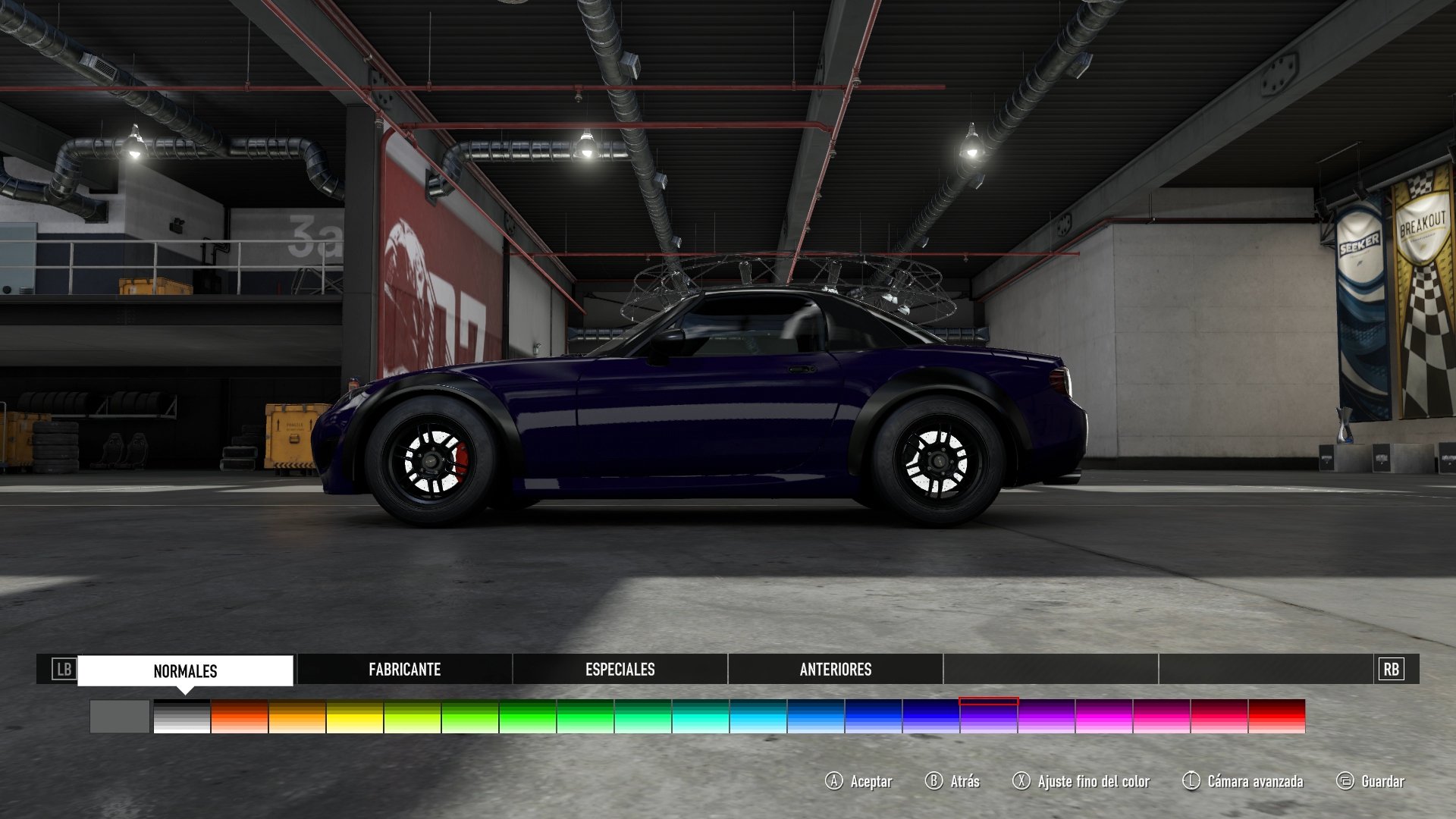Click the LB bumper icon
This screenshot has width=1456, height=819.
64,670
